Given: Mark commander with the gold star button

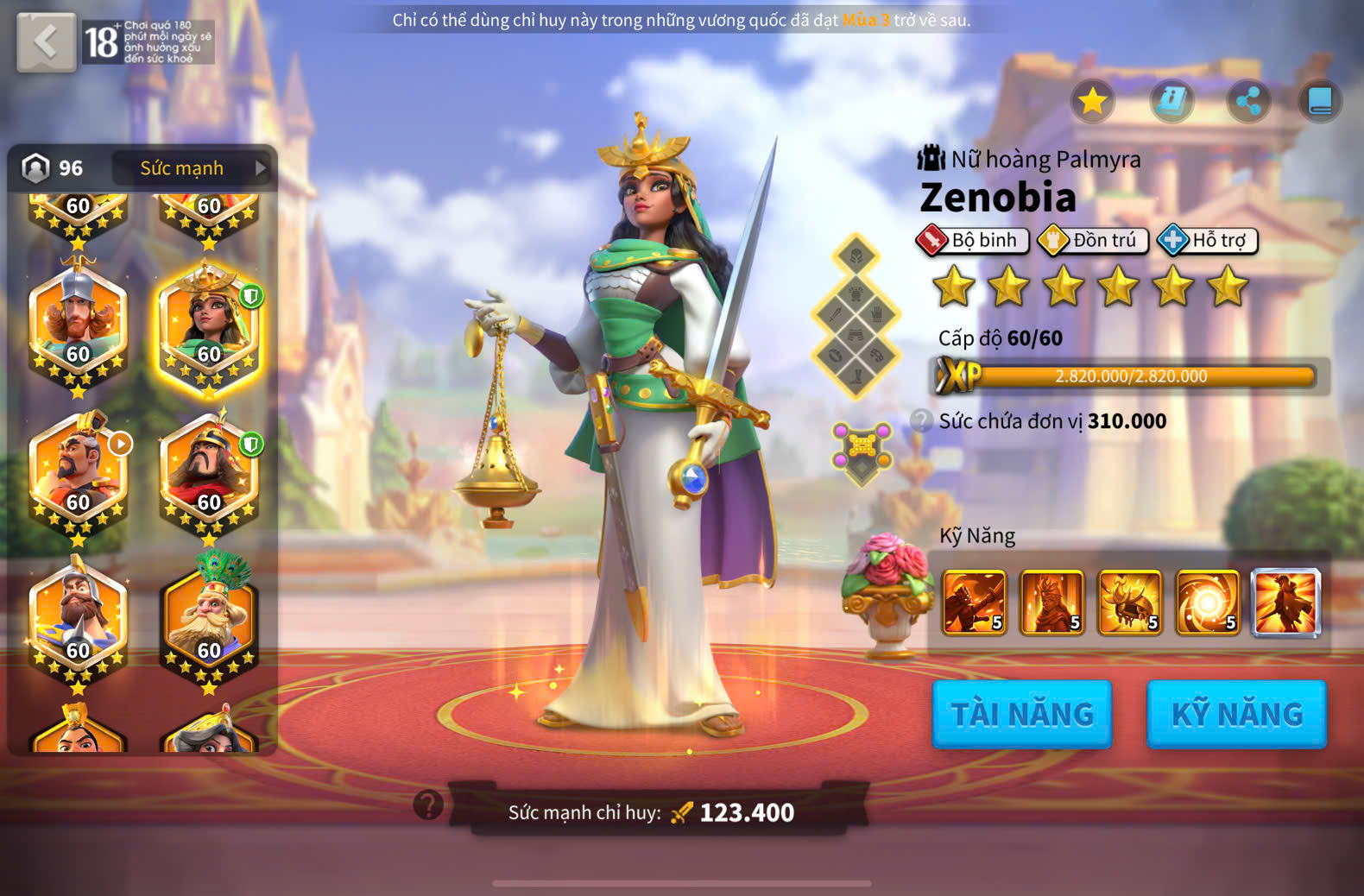Looking at the screenshot, I should [1092, 102].
